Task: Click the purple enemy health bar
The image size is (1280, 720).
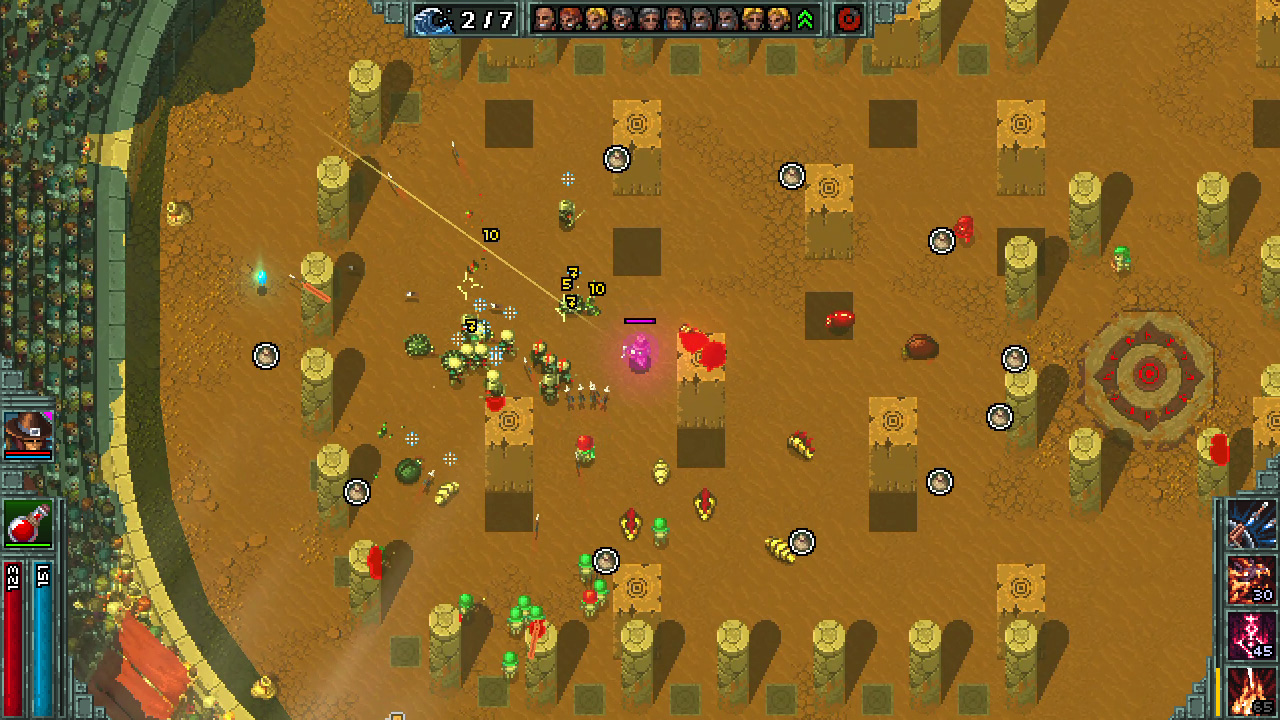Action: coord(640,319)
